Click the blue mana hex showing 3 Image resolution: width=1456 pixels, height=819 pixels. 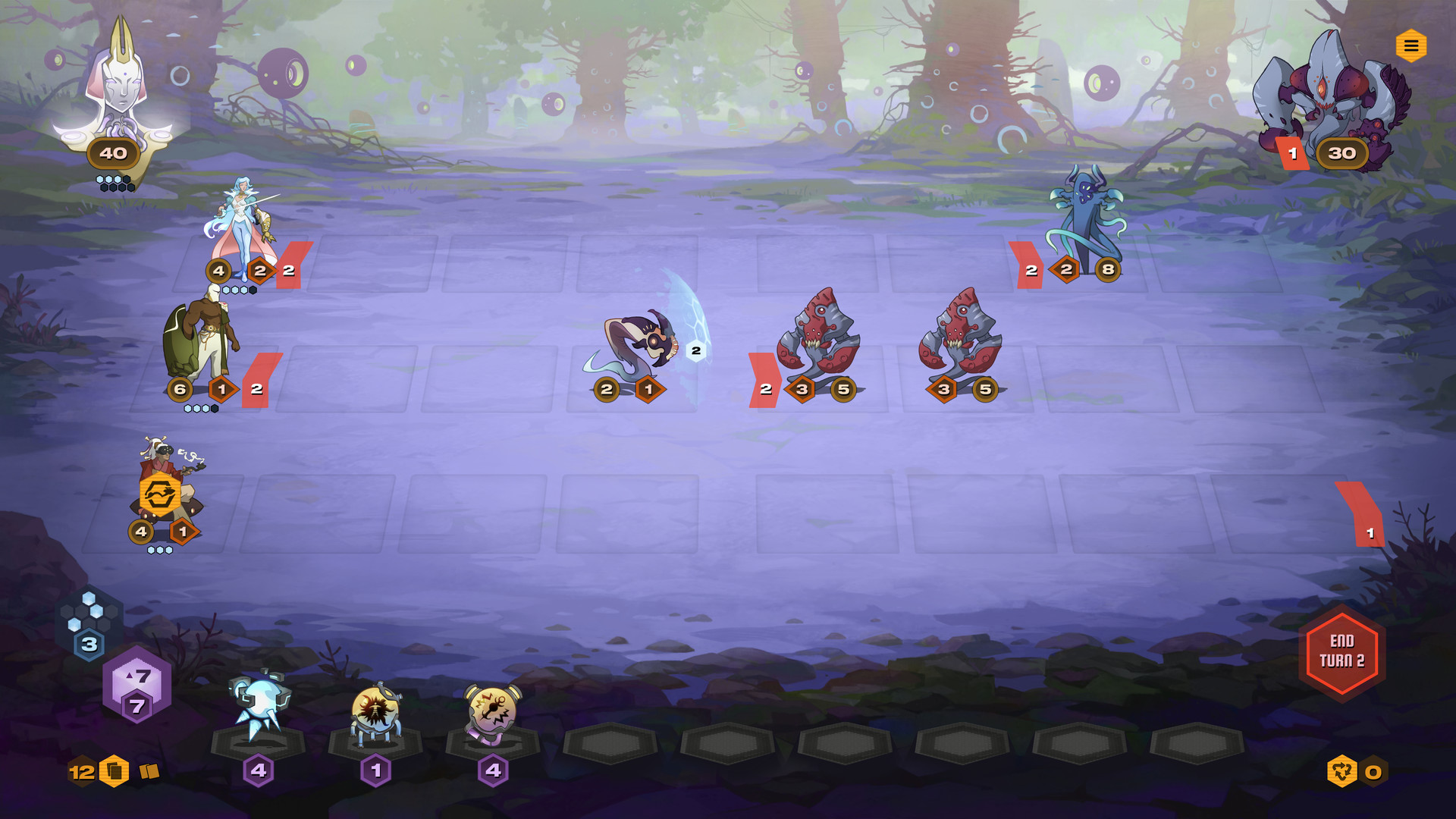click(89, 645)
